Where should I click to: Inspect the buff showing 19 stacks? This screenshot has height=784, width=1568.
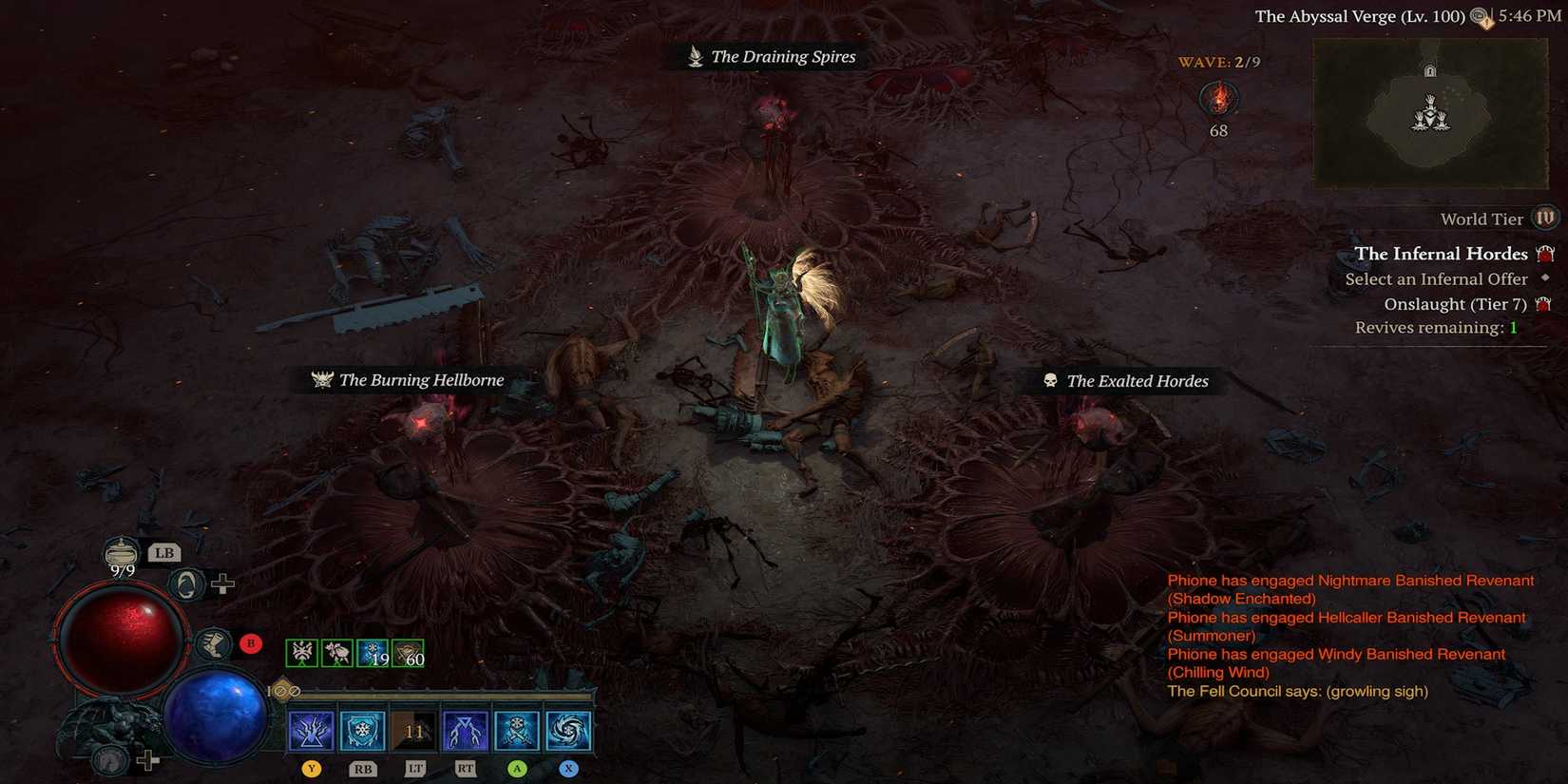[x=373, y=653]
